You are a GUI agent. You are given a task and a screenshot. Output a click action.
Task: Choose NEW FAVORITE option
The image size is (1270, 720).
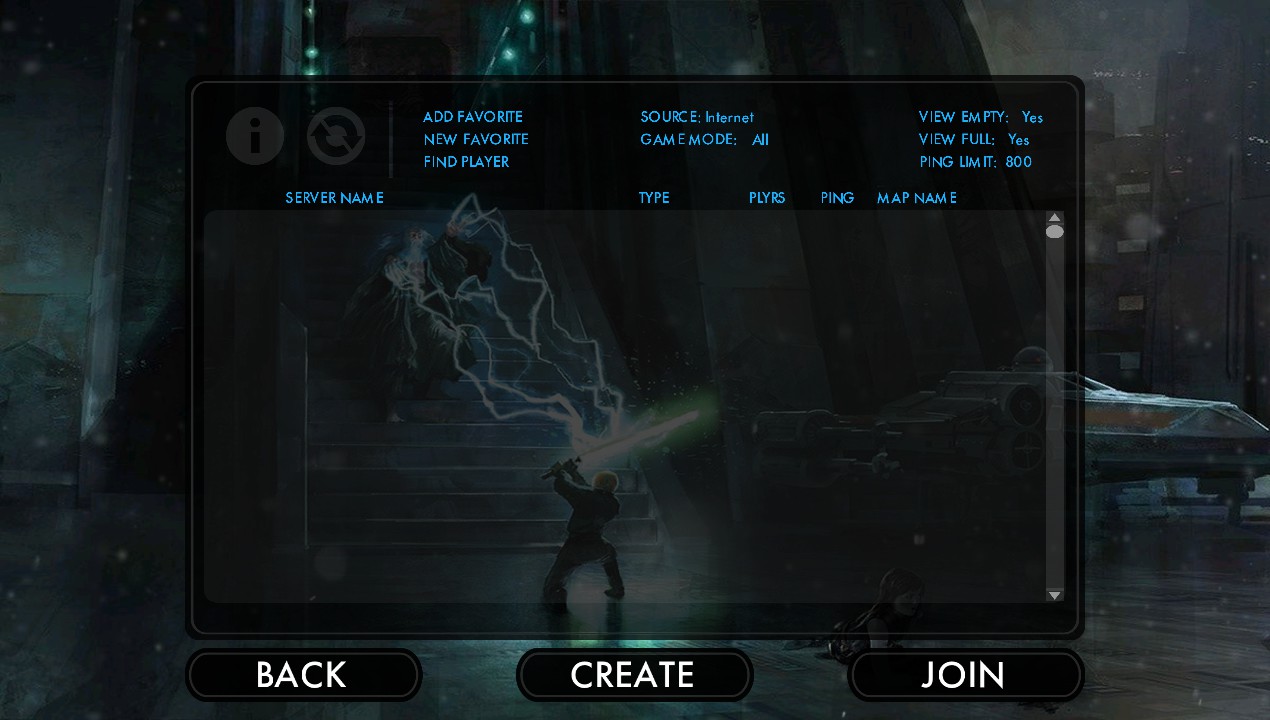click(475, 139)
